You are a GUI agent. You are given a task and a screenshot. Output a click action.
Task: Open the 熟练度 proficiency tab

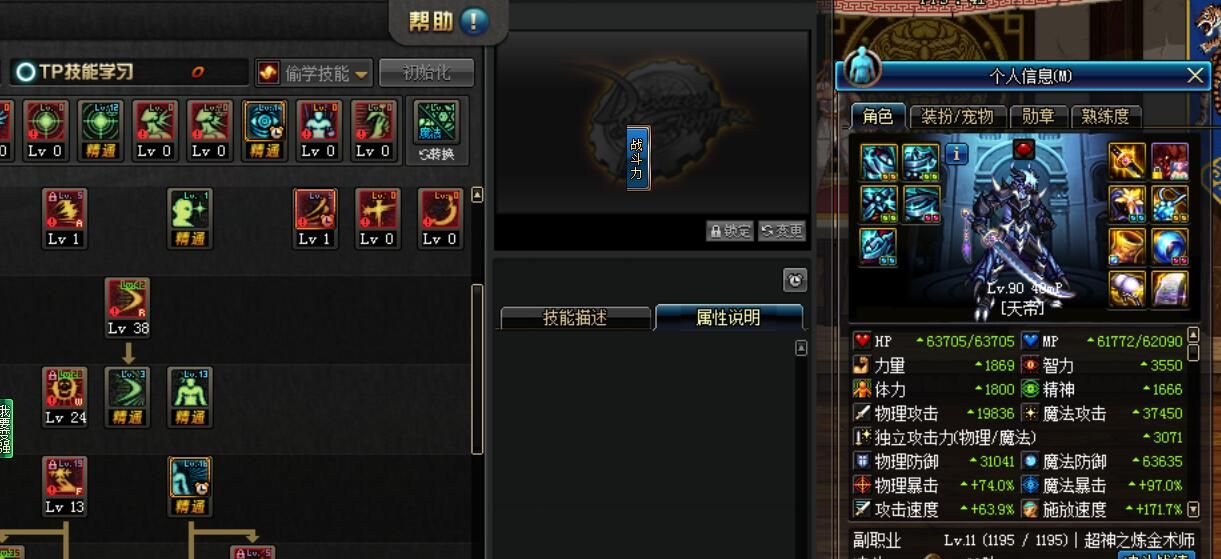(1106, 116)
